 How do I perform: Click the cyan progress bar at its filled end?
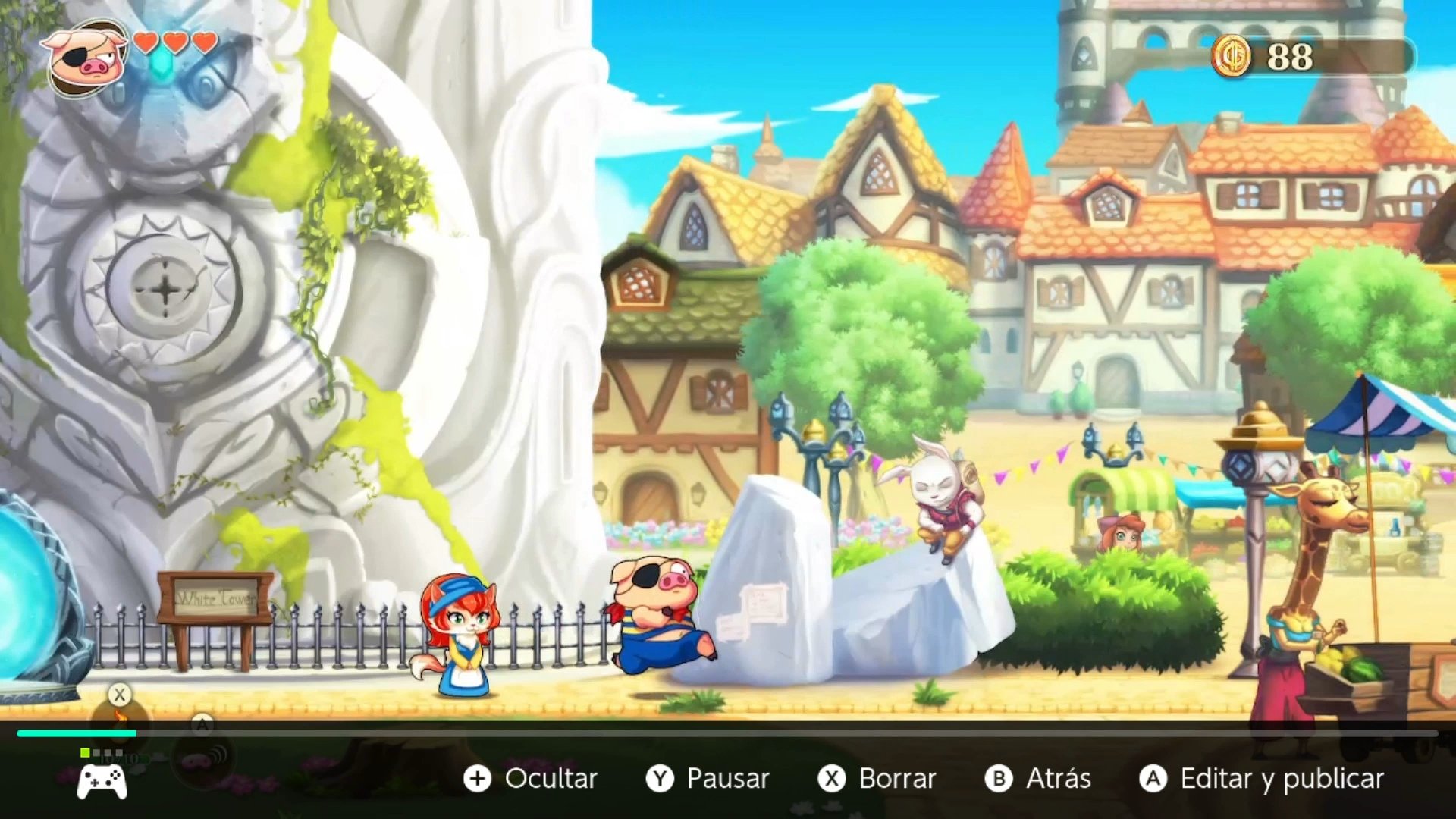pyautogui.click(x=135, y=733)
